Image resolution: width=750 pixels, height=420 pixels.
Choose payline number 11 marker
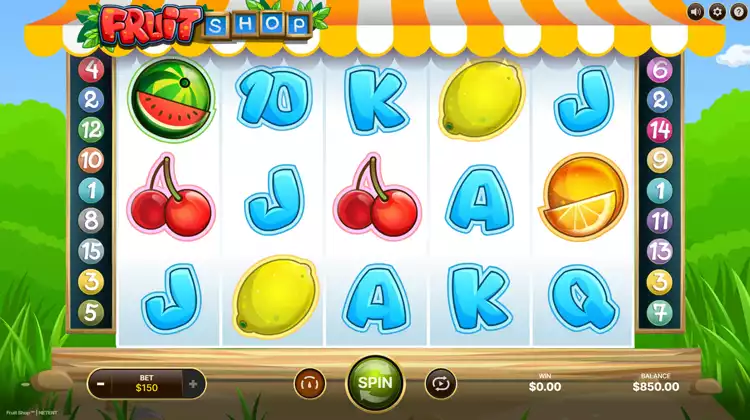[660, 221]
